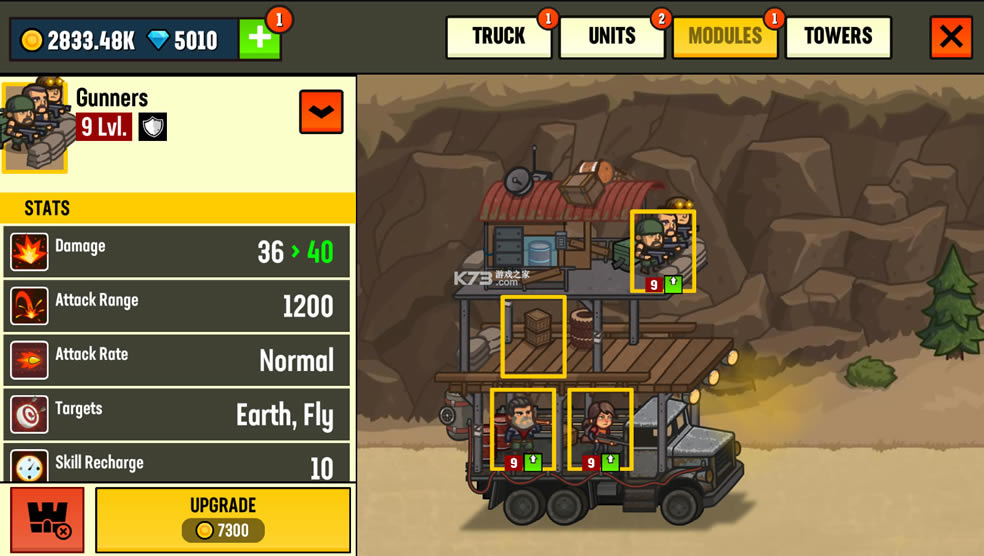
Task: Switch to the TRUCK tab
Action: (x=498, y=37)
